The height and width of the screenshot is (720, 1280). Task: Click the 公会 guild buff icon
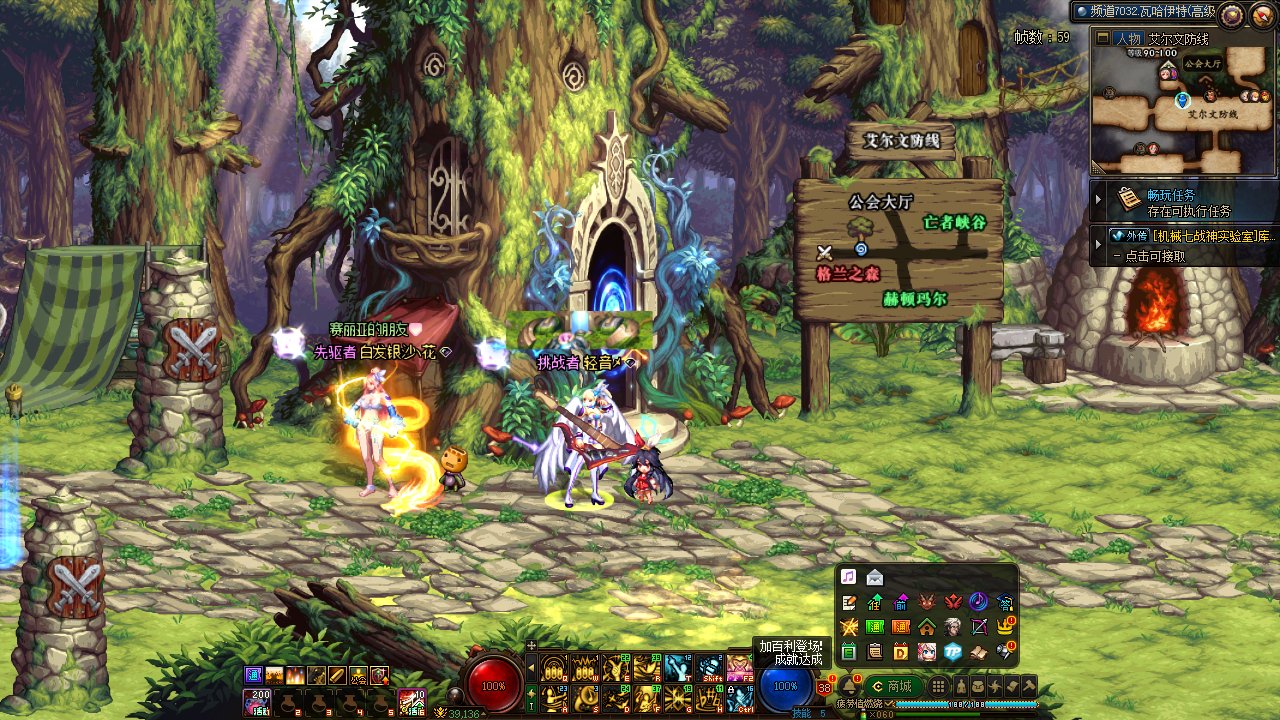pos(358,676)
